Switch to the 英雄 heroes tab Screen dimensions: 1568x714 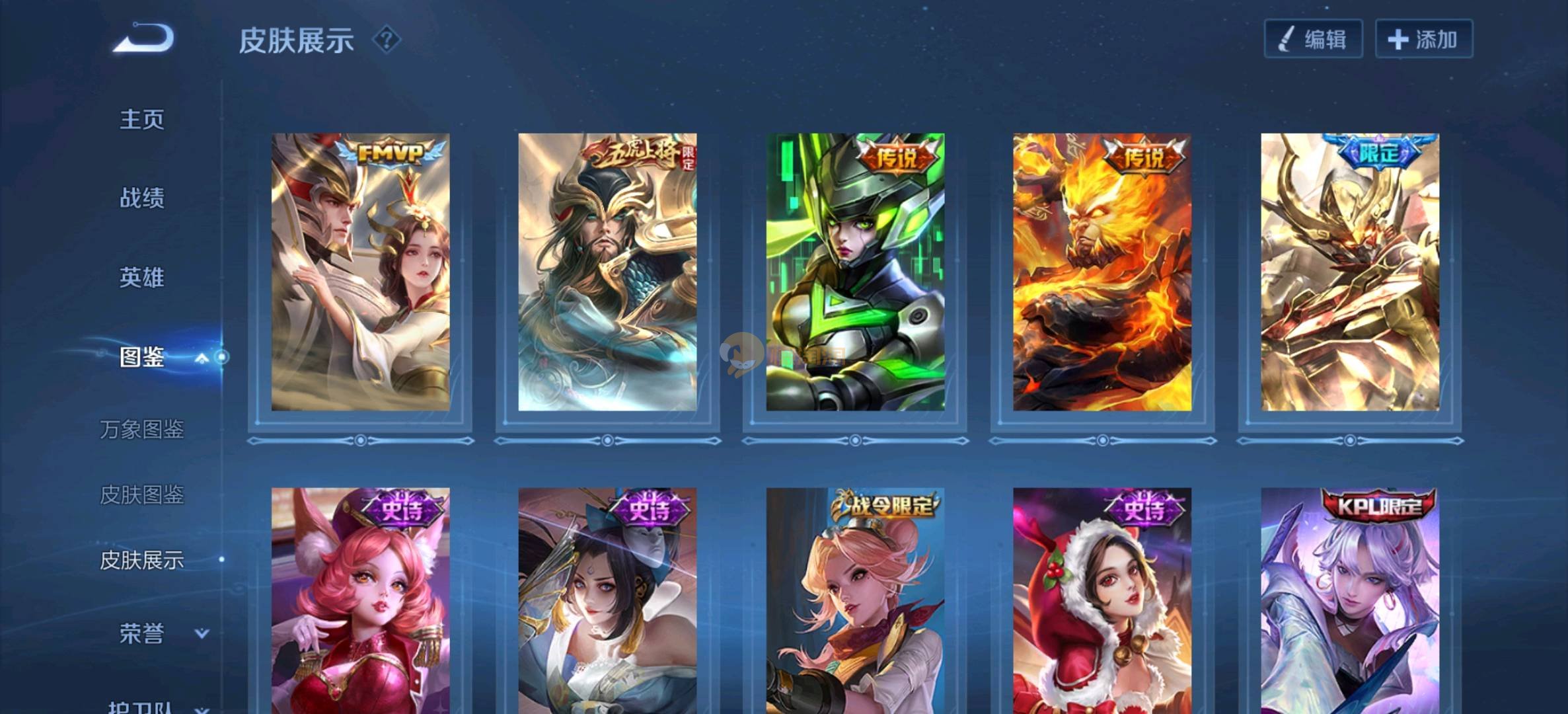click(141, 277)
